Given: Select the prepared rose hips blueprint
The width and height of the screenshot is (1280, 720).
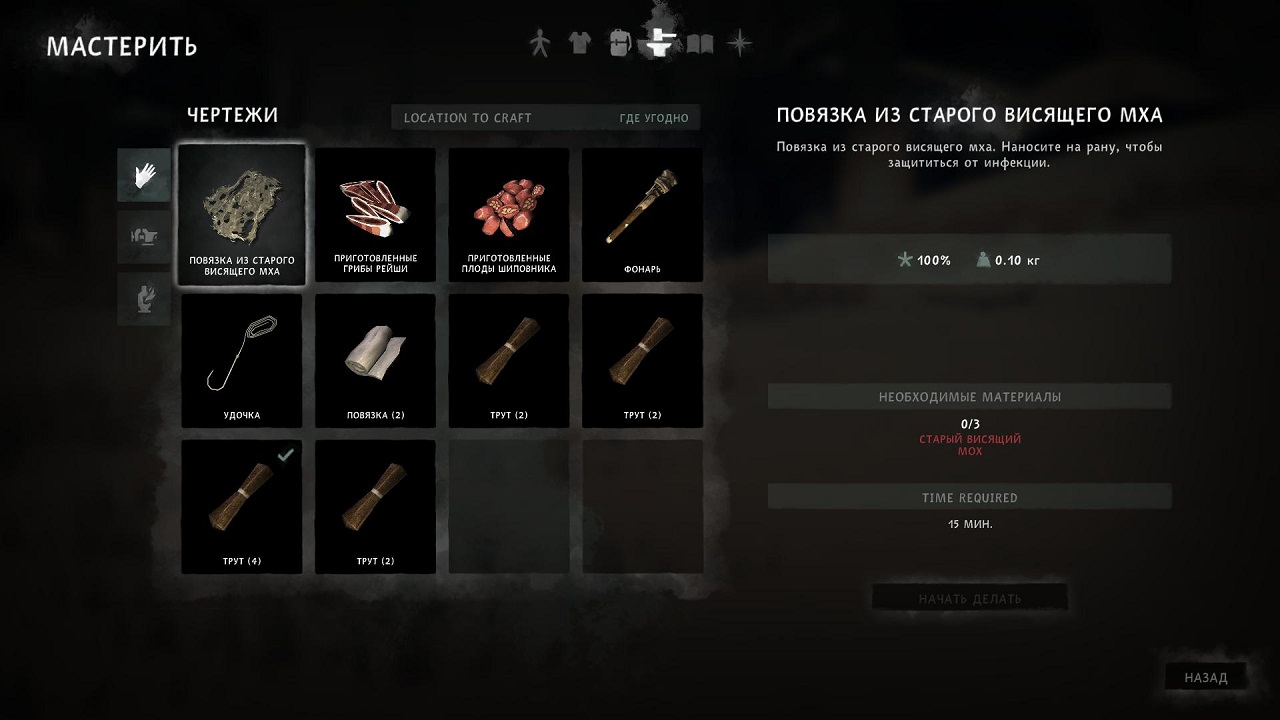Looking at the screenshot, I should click(509, 215).
